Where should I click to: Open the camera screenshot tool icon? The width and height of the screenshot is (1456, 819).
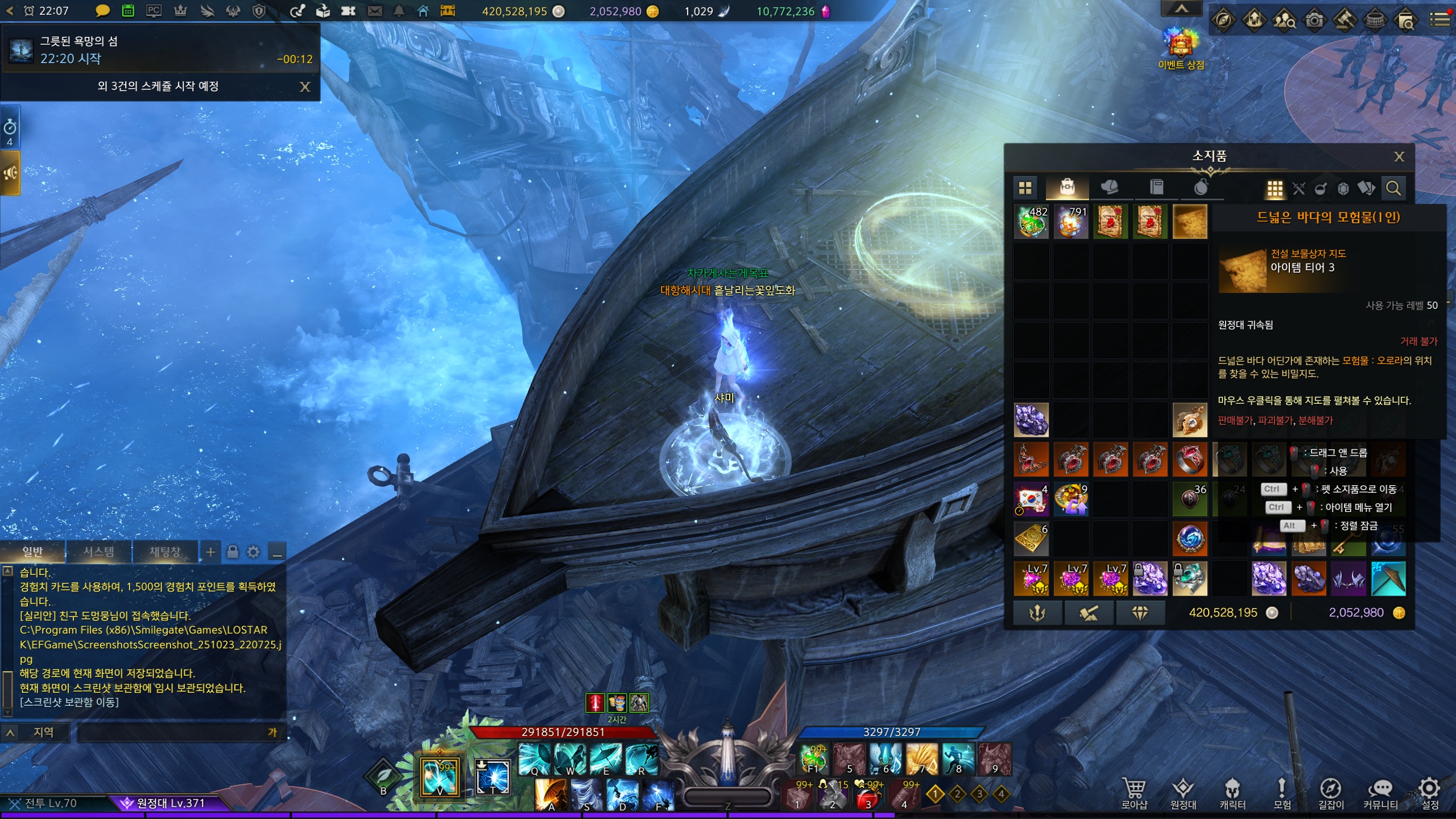click(x=1314, y=20)
